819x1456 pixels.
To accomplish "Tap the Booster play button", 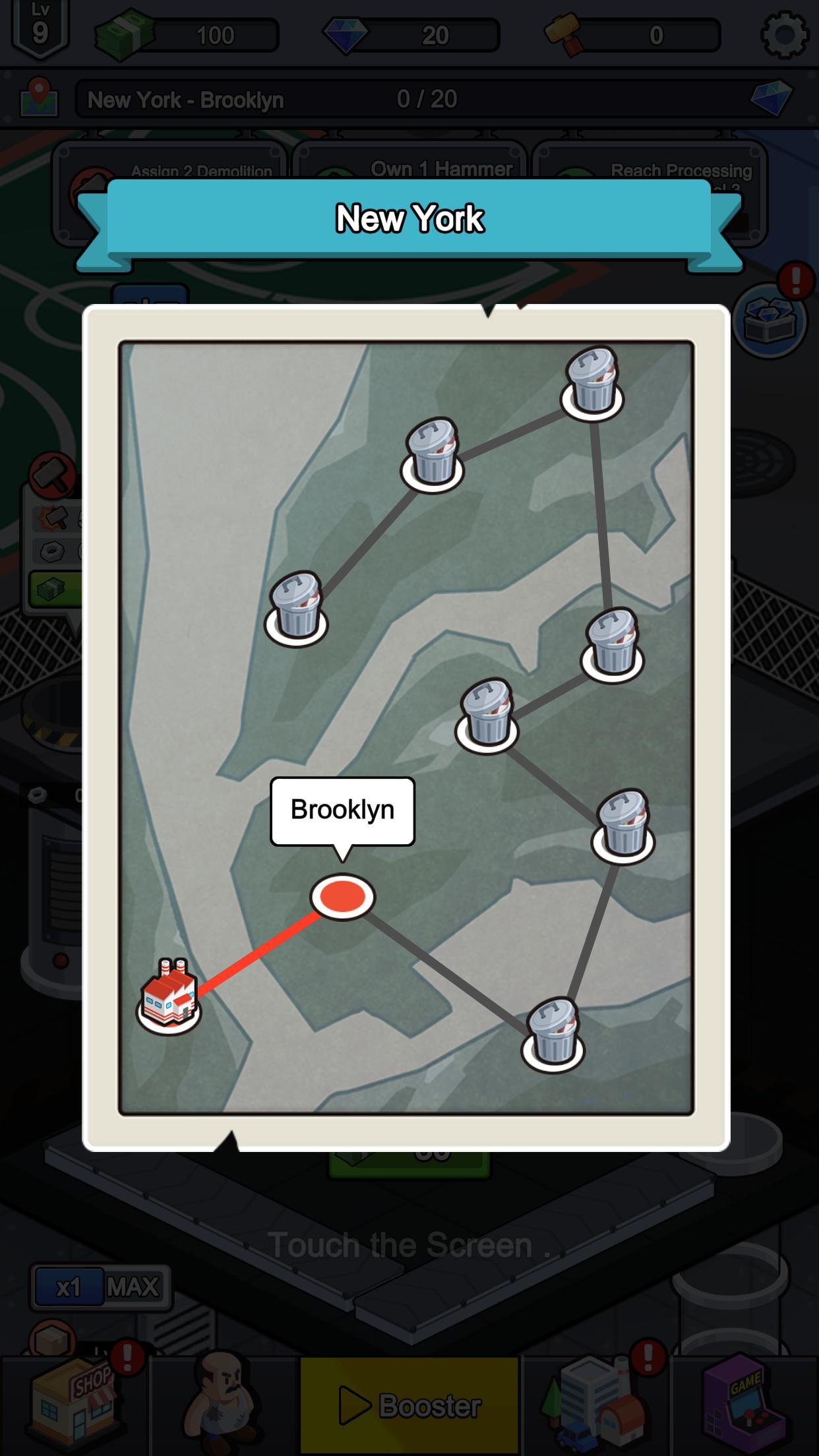I will click(x=409, y=1405).
